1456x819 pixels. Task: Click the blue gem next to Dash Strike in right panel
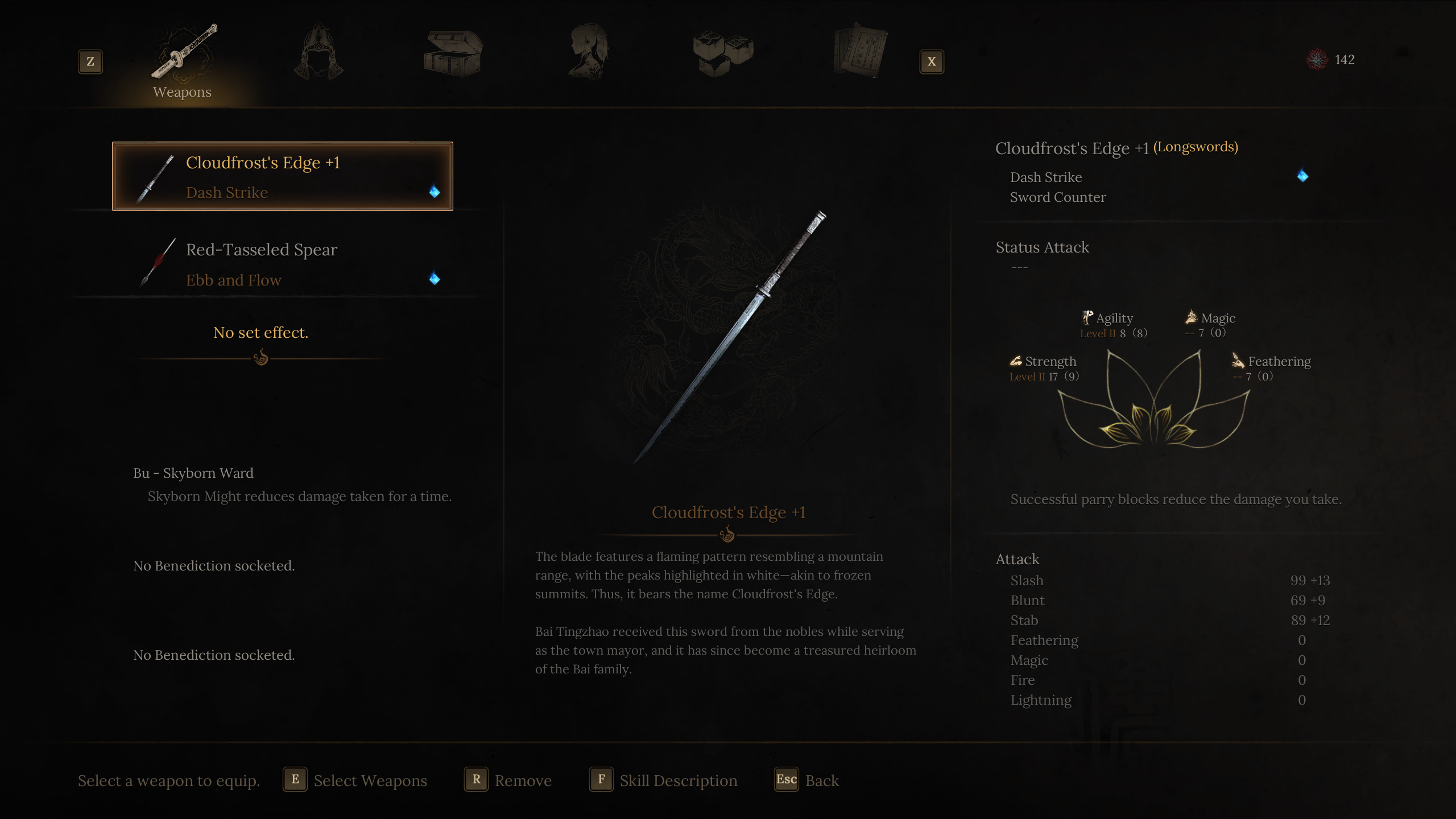1302,176
